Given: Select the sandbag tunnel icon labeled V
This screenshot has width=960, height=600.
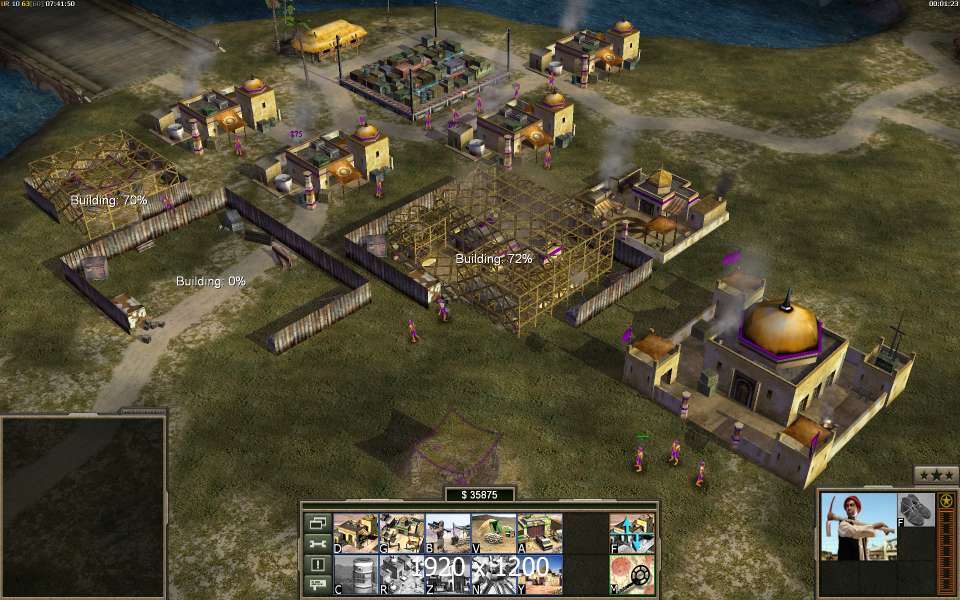Looking at the screenshot, I should pyautogui.click(x=493, y=533).
